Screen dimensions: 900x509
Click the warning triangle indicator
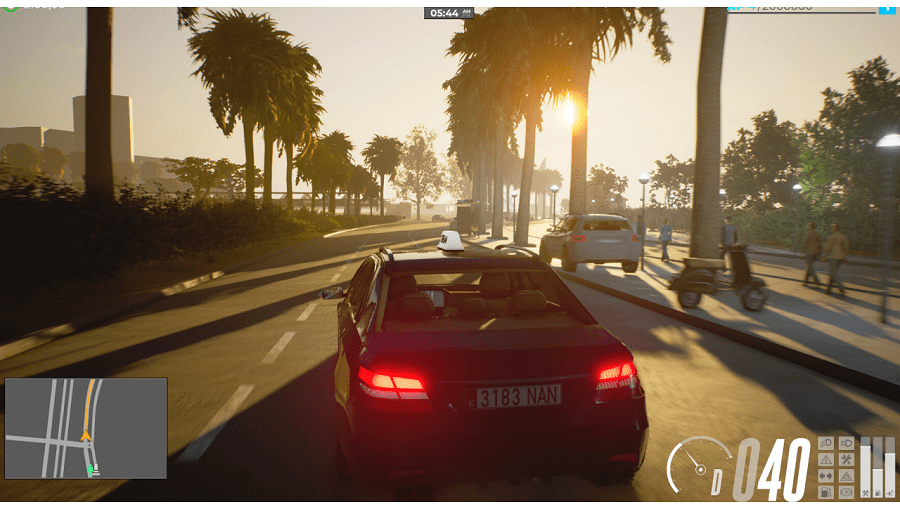[x=826, y=460]
